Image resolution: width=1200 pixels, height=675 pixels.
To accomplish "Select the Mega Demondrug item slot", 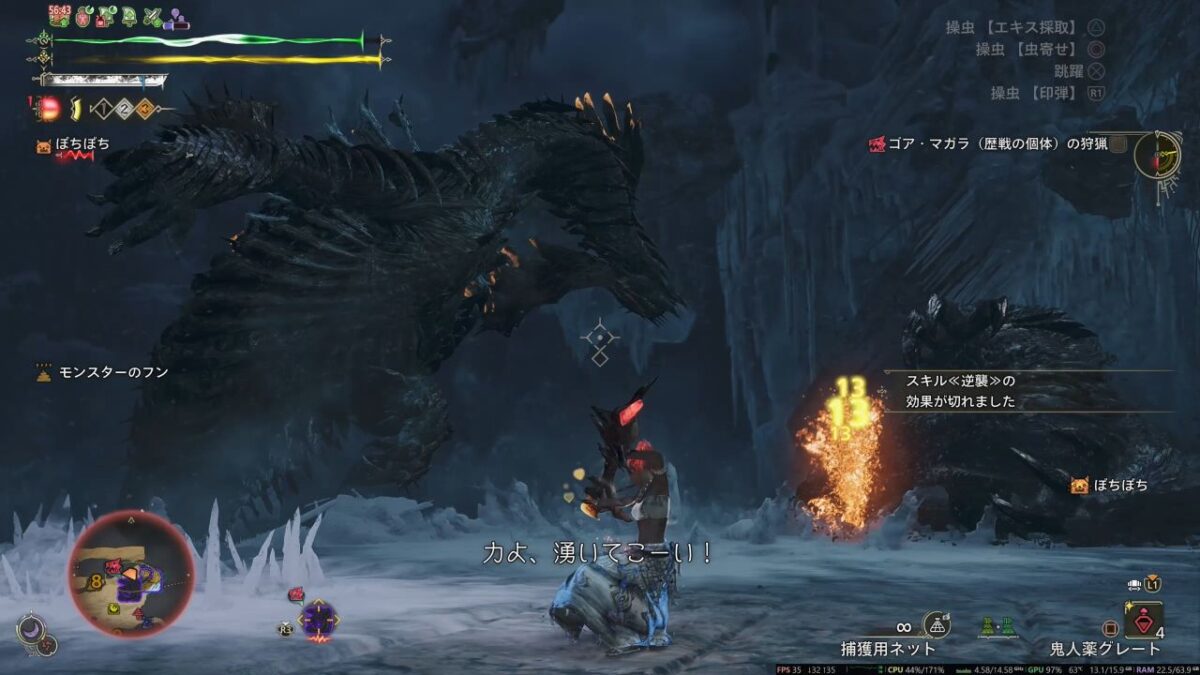I will point(1143,620).
